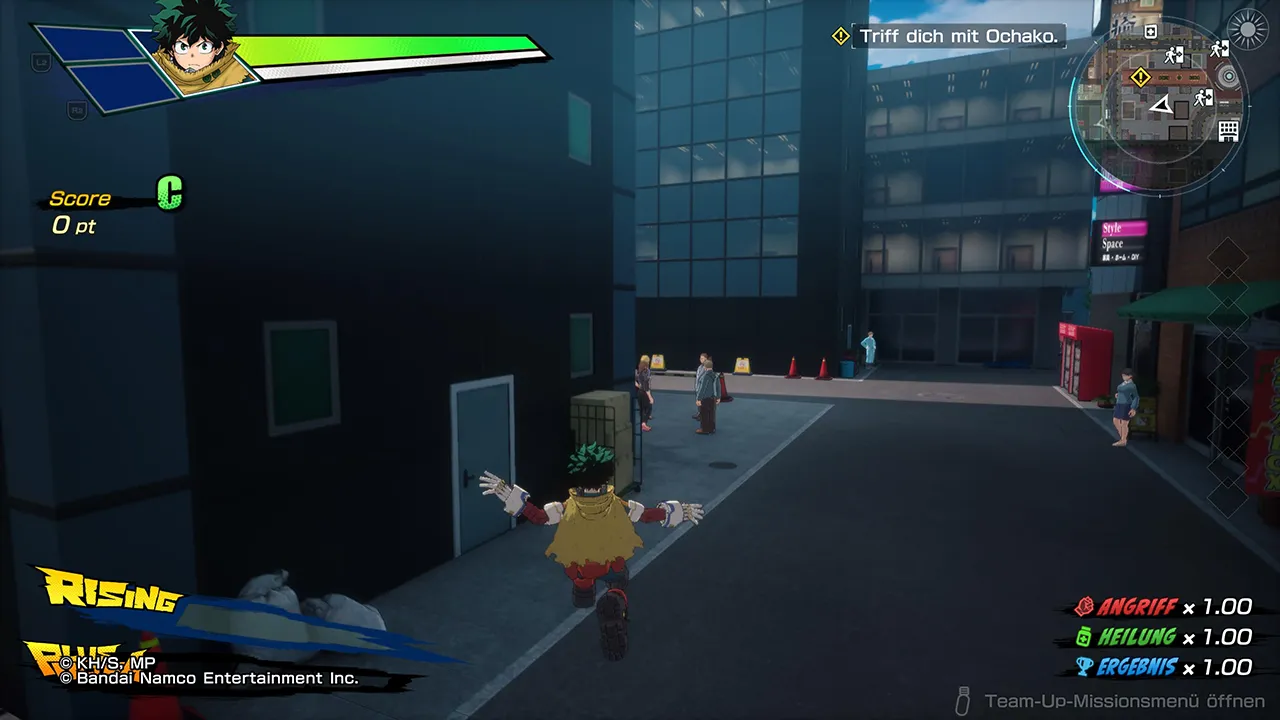1280x720 pixels.
Task: Open the "Triff dich mit Ochako" objective
Action: coord(957,37)
